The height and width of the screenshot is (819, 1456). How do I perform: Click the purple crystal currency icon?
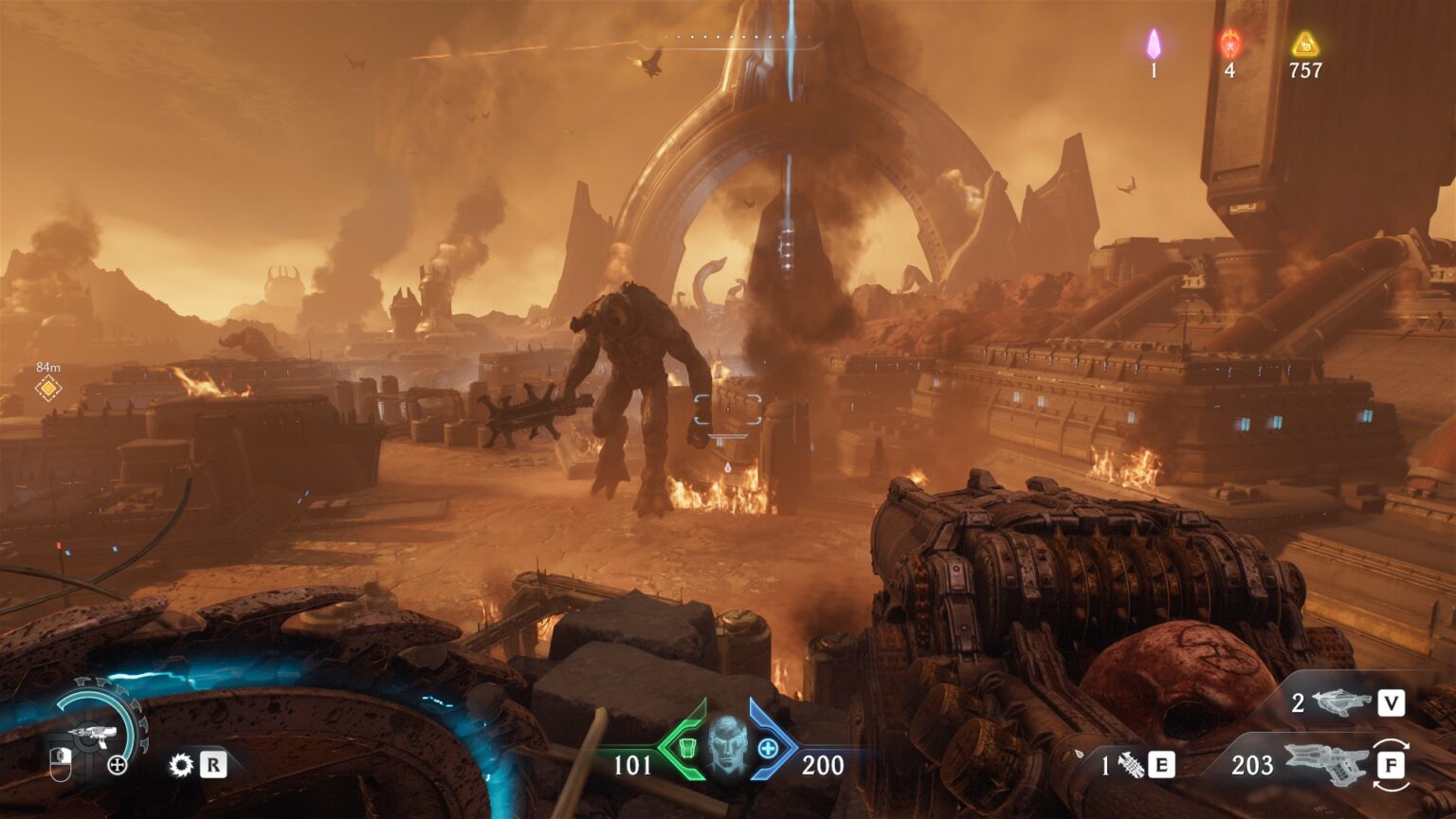[1154, 44]
